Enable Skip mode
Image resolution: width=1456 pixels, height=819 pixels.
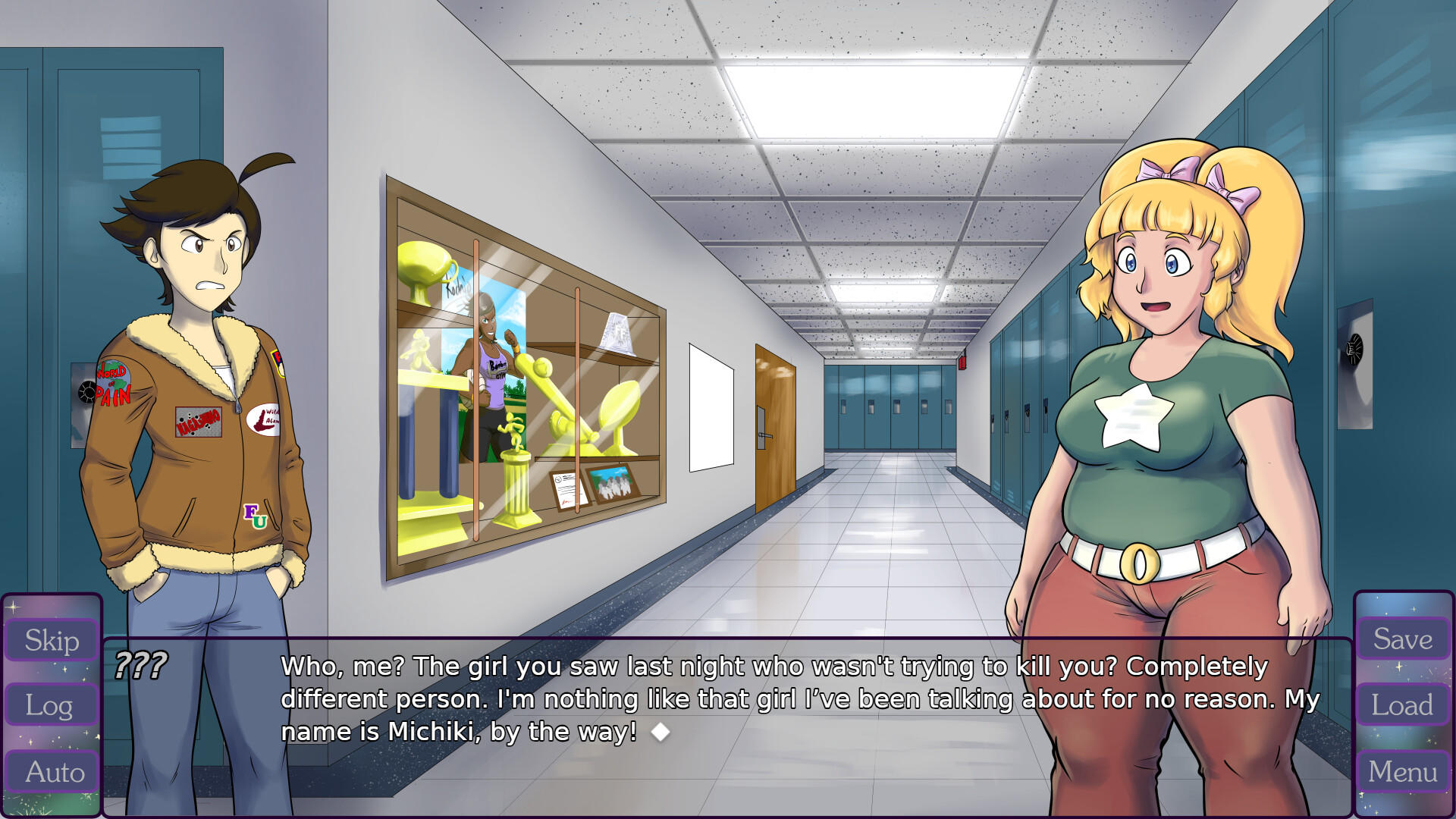[x=50, y=641]
